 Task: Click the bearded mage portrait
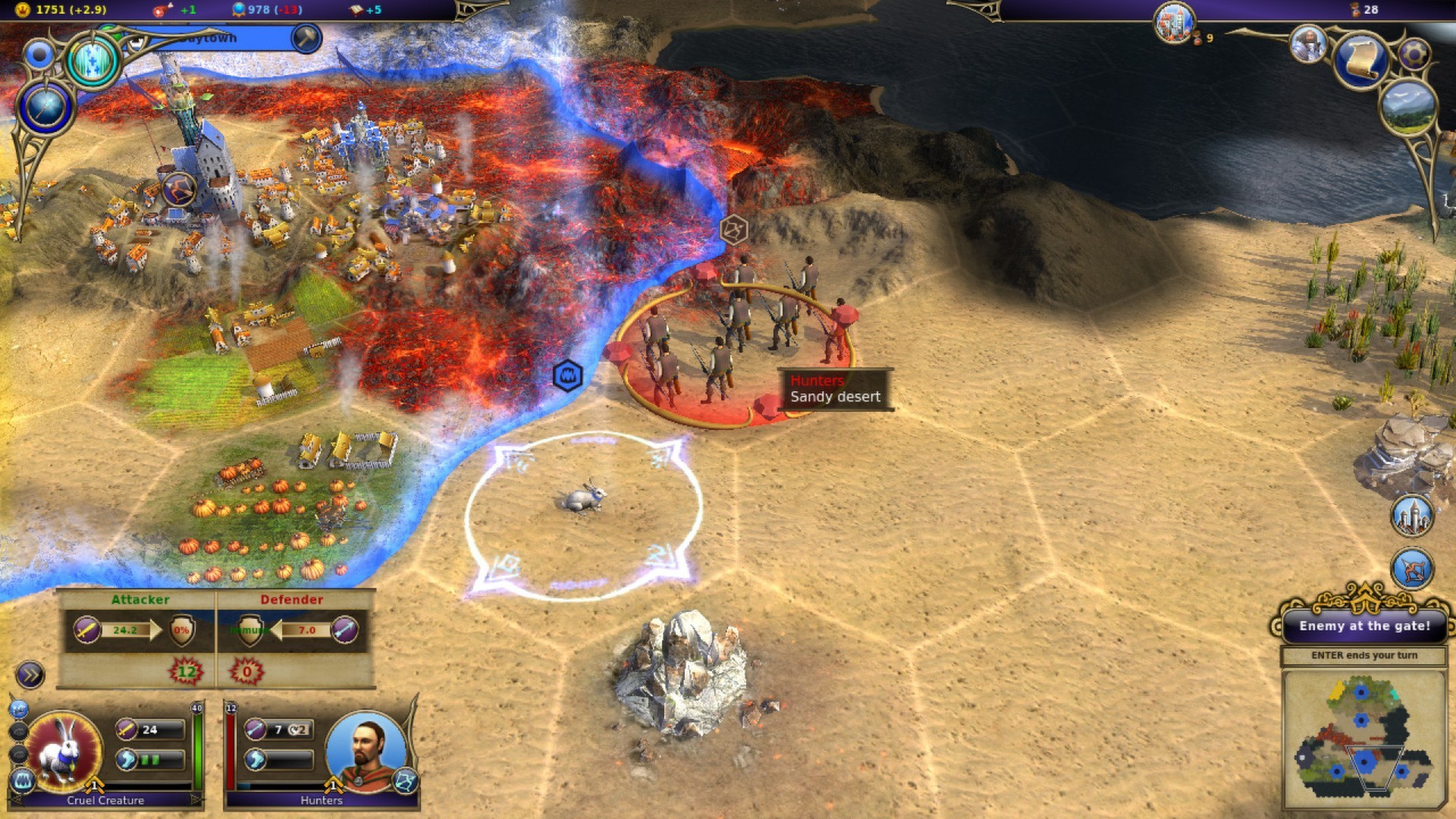point(1308,44)
